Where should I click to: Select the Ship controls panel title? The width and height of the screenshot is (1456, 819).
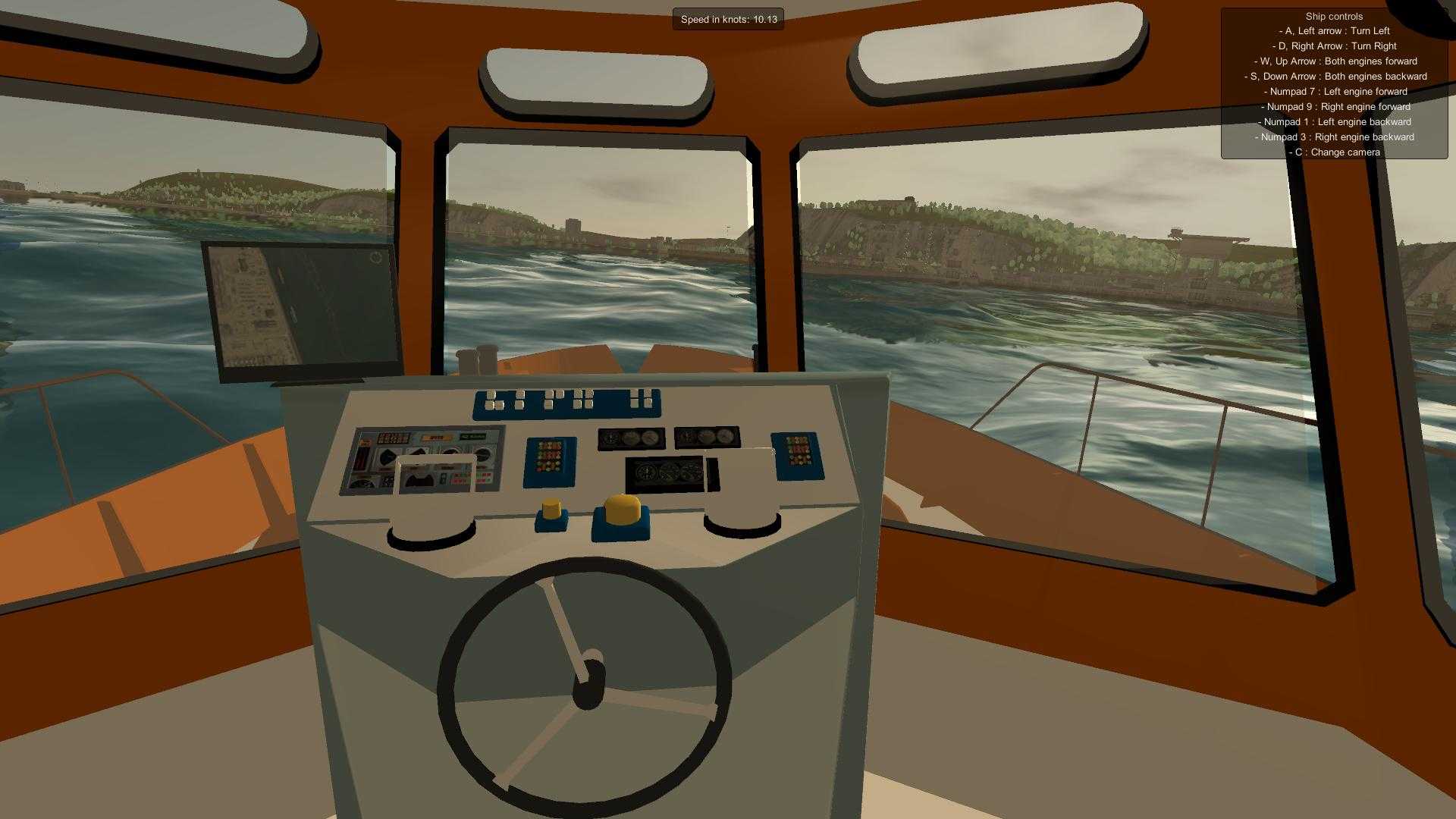1333,16
